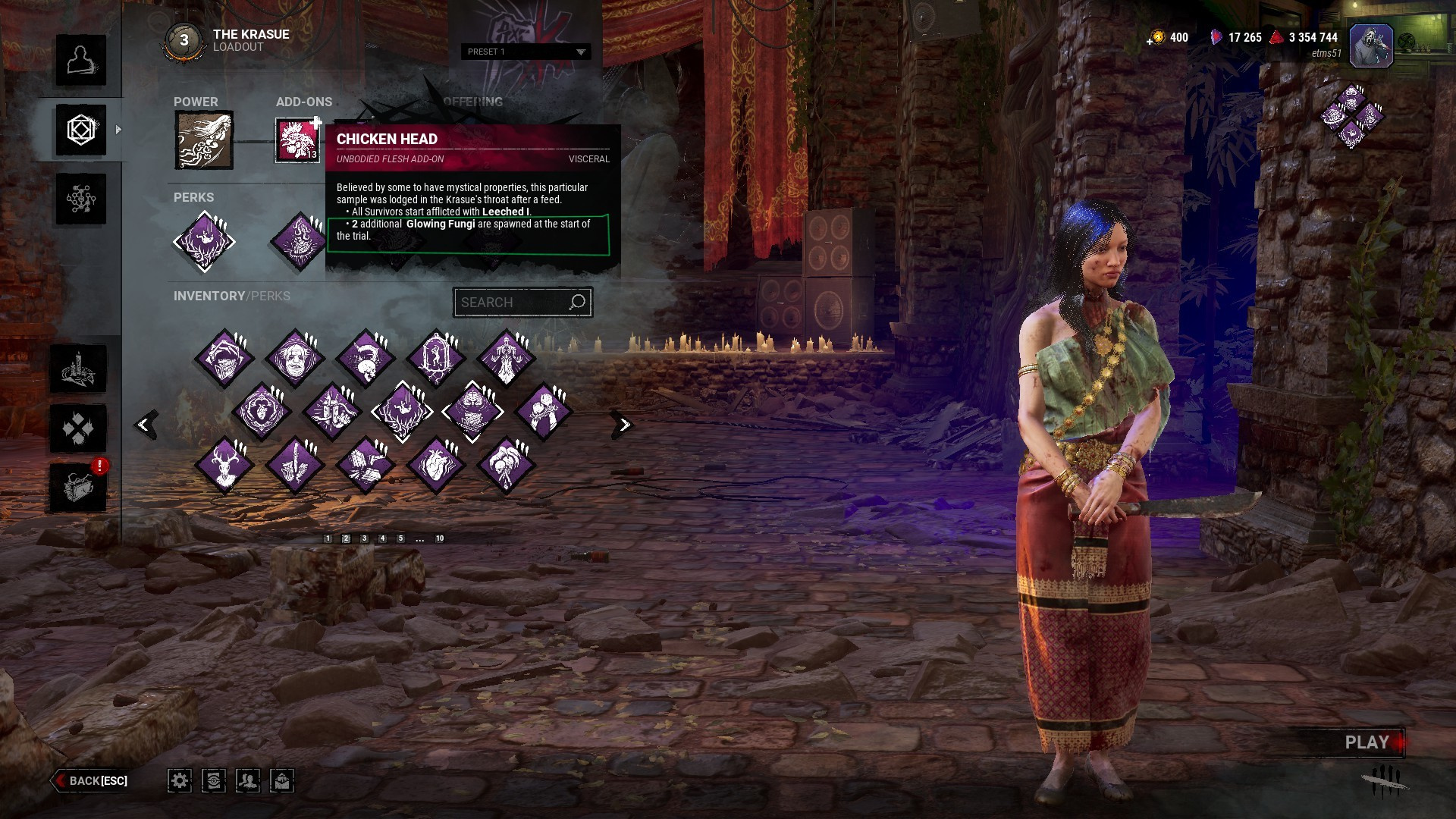The height and width of the screenshot is (819, 1456).
Task: Switch to the bloodweb tab
Action: pyautogui.click(x=80, y=199)
